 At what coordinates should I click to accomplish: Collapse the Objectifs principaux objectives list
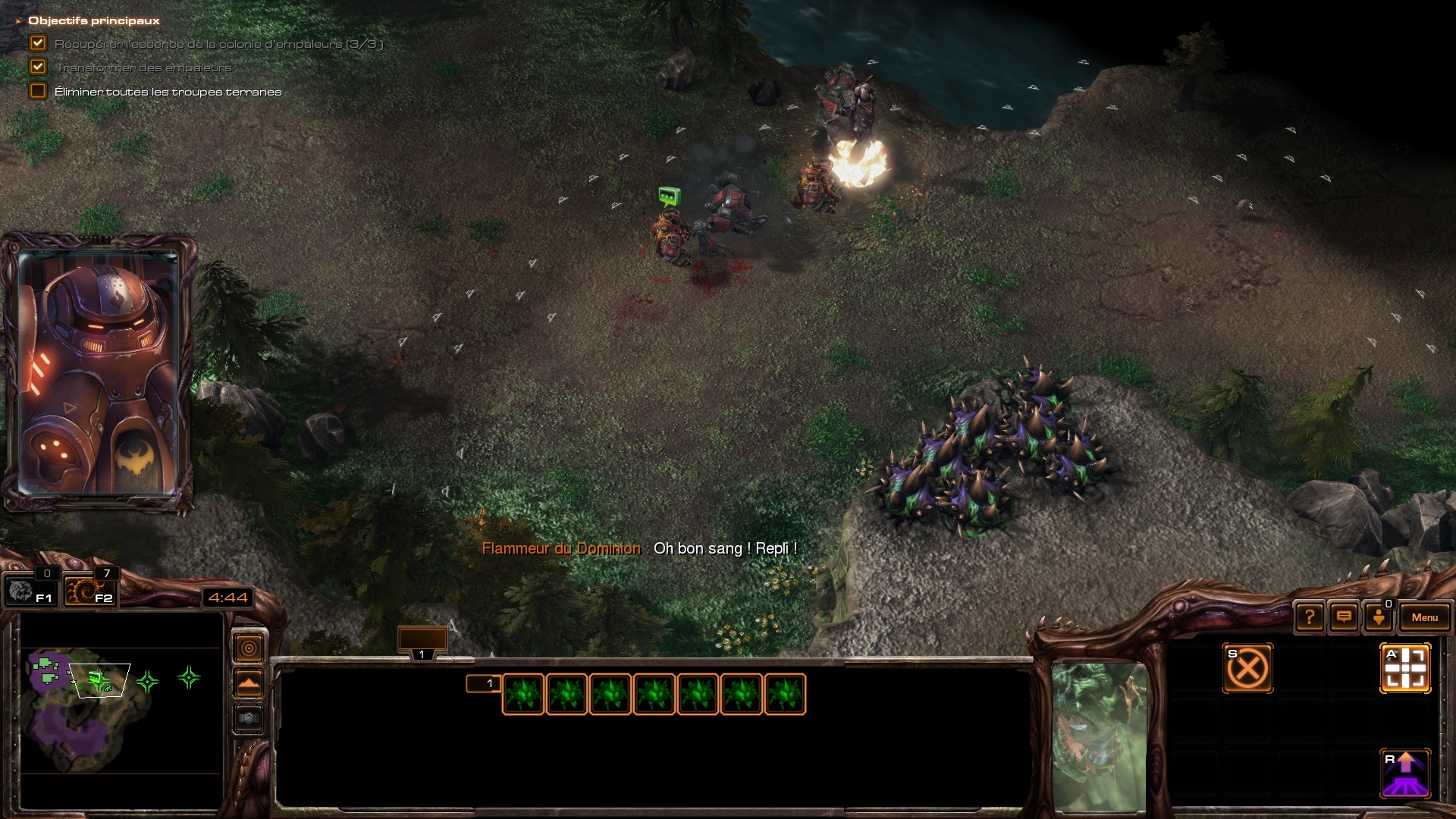tap(18, 21)
